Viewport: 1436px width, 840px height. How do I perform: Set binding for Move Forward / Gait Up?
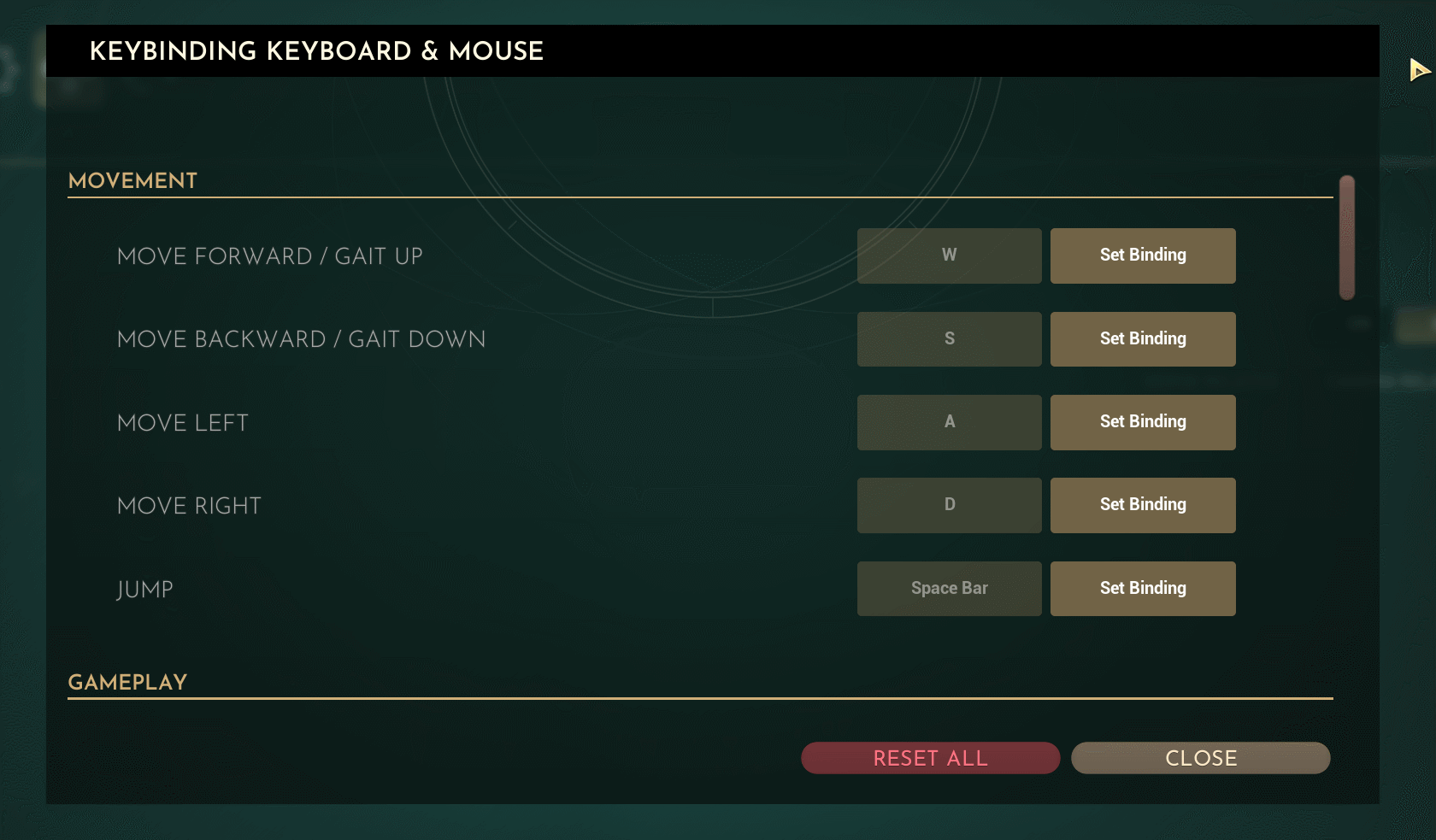[1142, 256]
